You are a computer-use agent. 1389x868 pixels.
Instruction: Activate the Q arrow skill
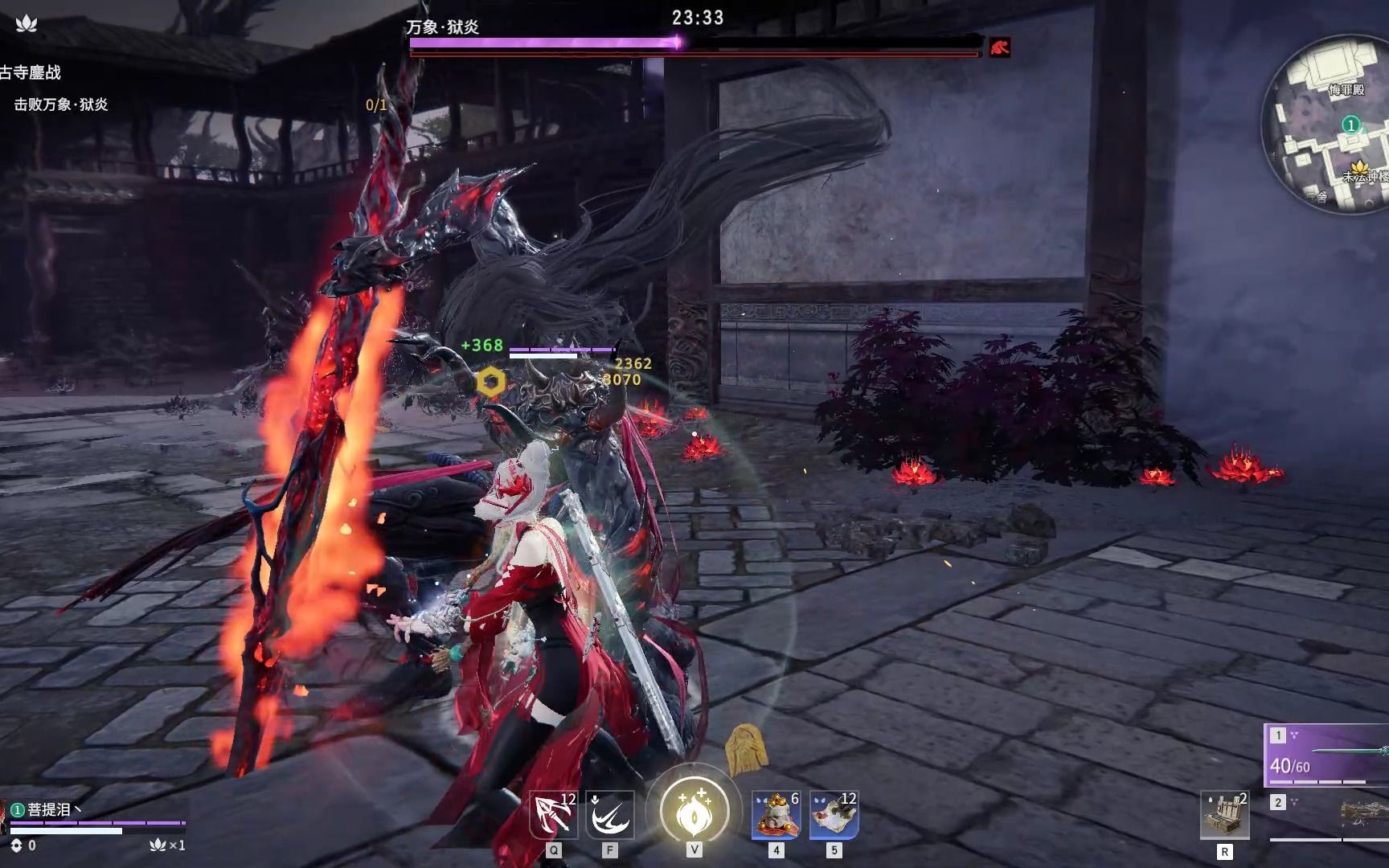click(554, 815)
